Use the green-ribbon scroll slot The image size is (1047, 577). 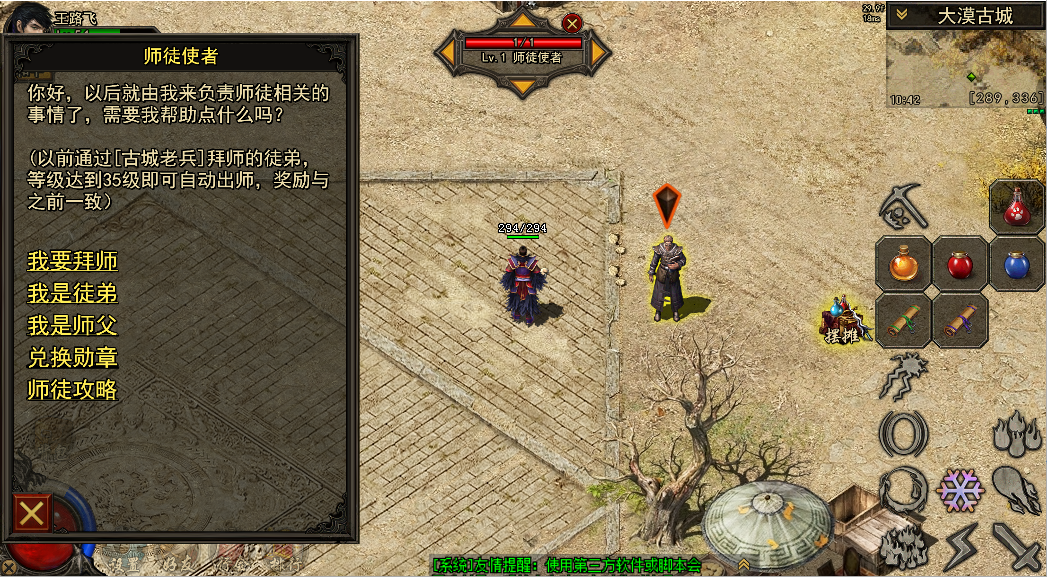coord(903,321)
